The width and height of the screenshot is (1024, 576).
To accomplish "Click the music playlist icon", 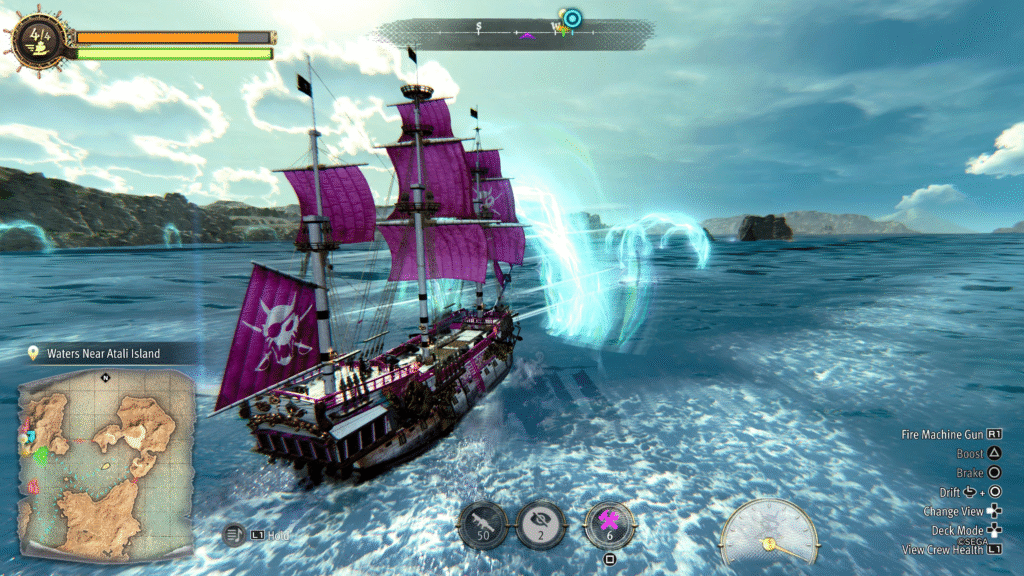I will click(233, 535).
